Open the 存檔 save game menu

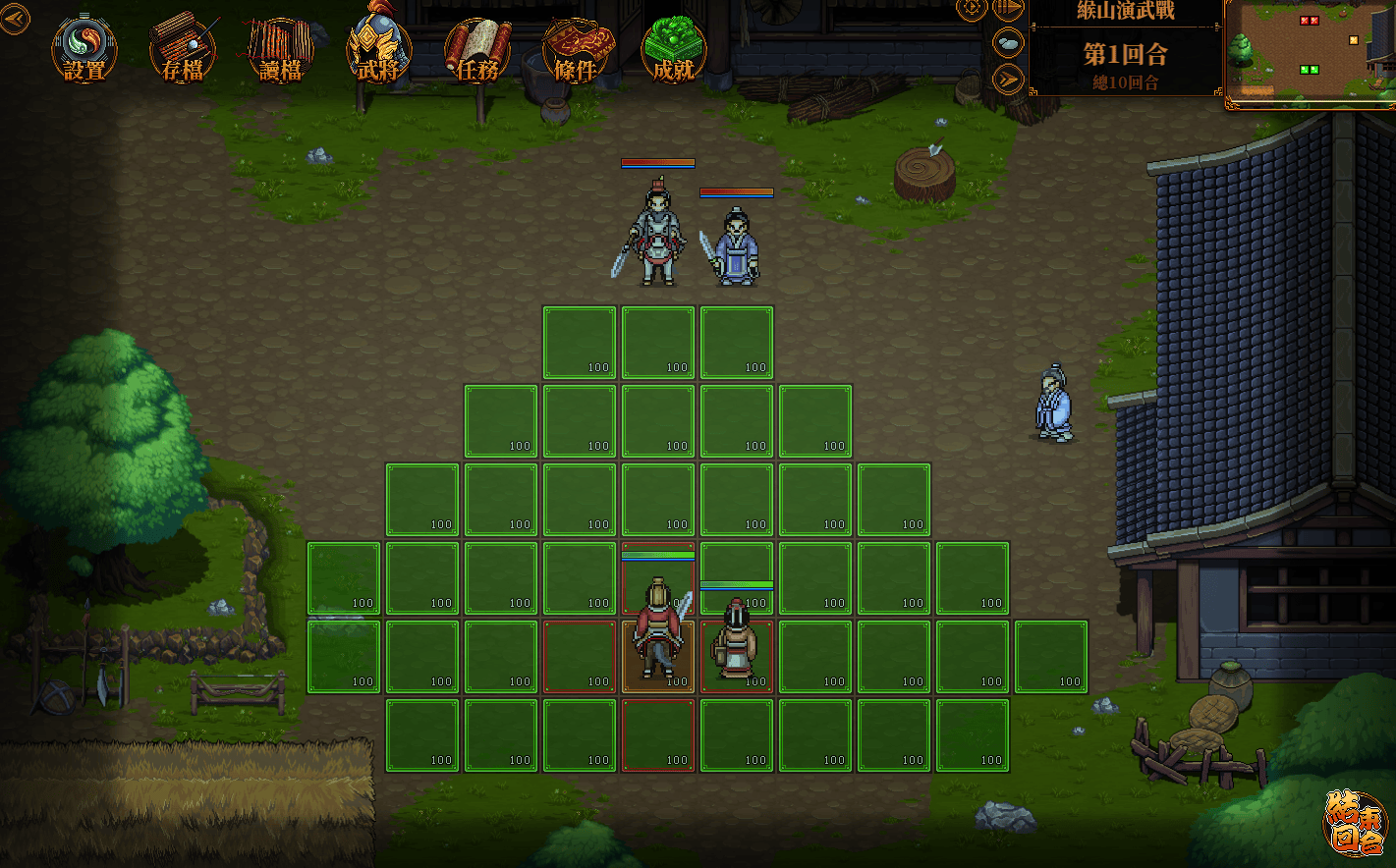183,51
